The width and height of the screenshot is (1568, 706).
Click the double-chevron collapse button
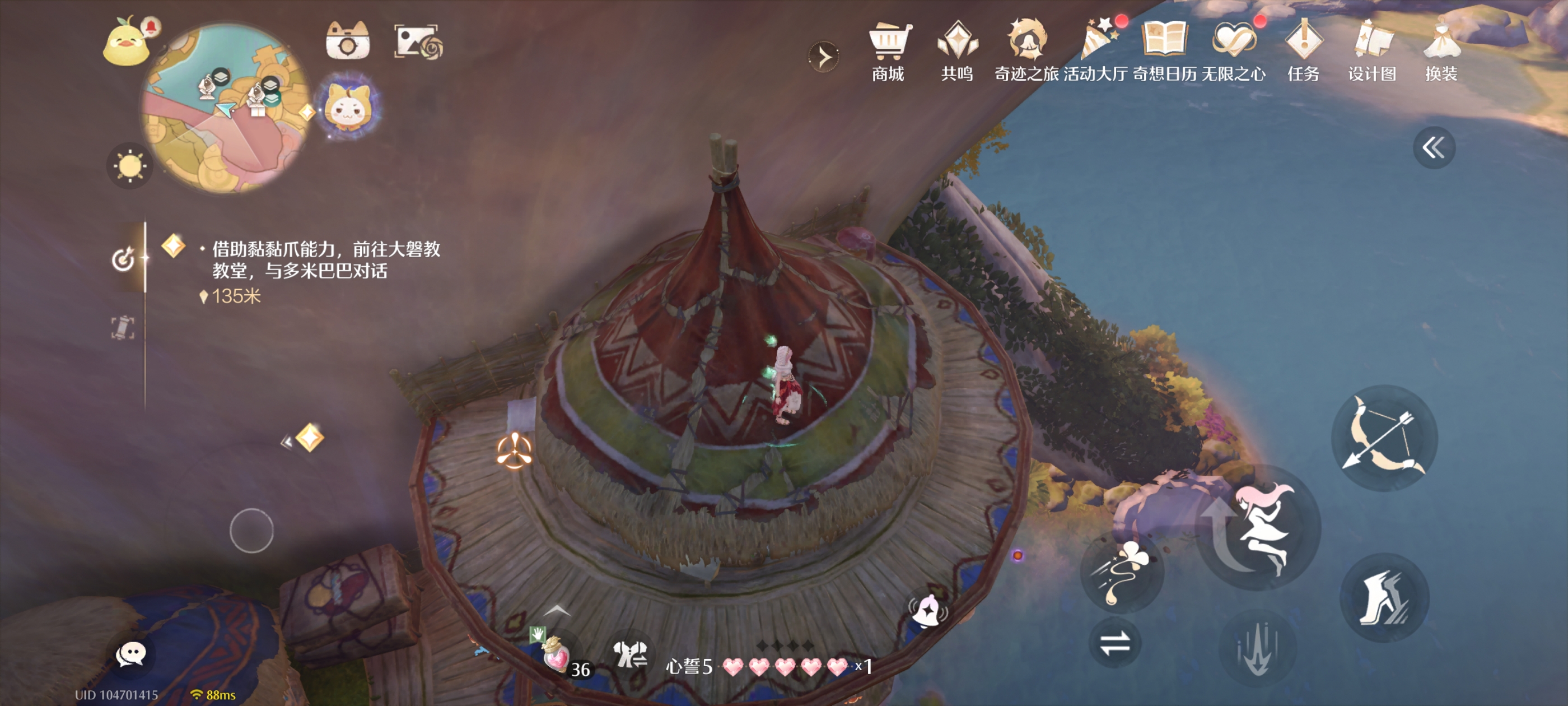tap(1434, 147)
